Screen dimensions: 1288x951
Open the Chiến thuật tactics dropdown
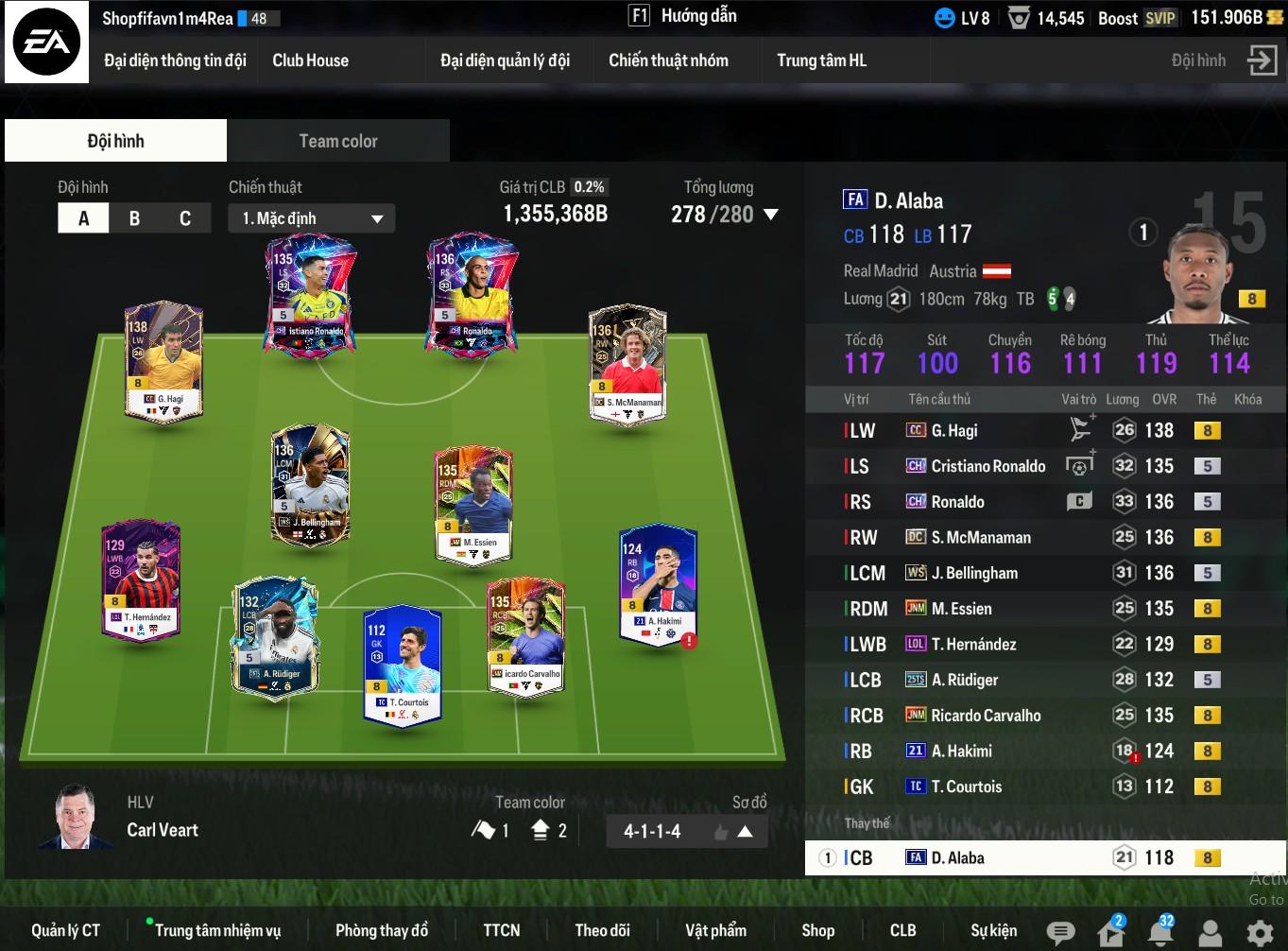311,218
